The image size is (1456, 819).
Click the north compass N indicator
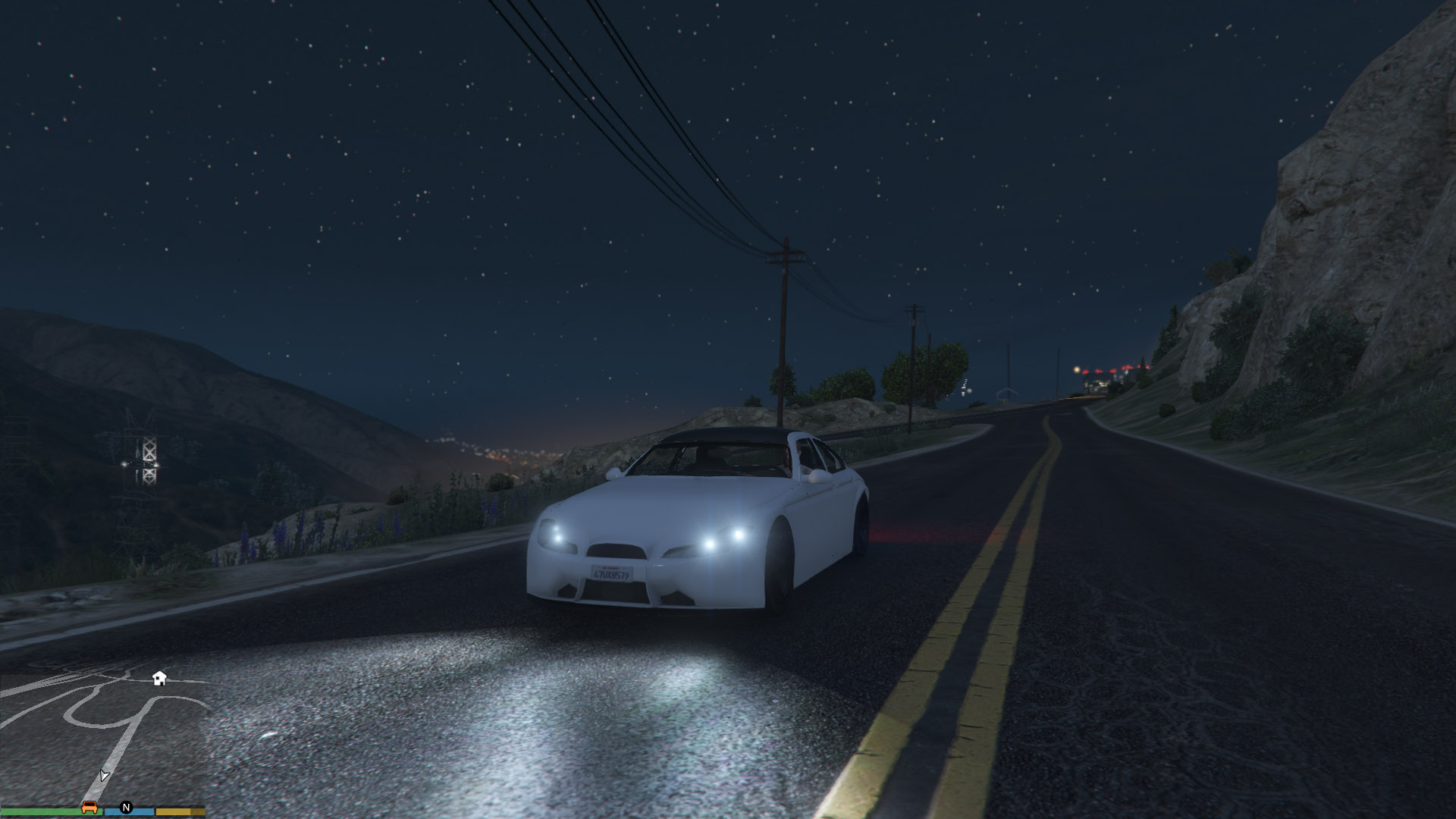[x=127, y=808]
